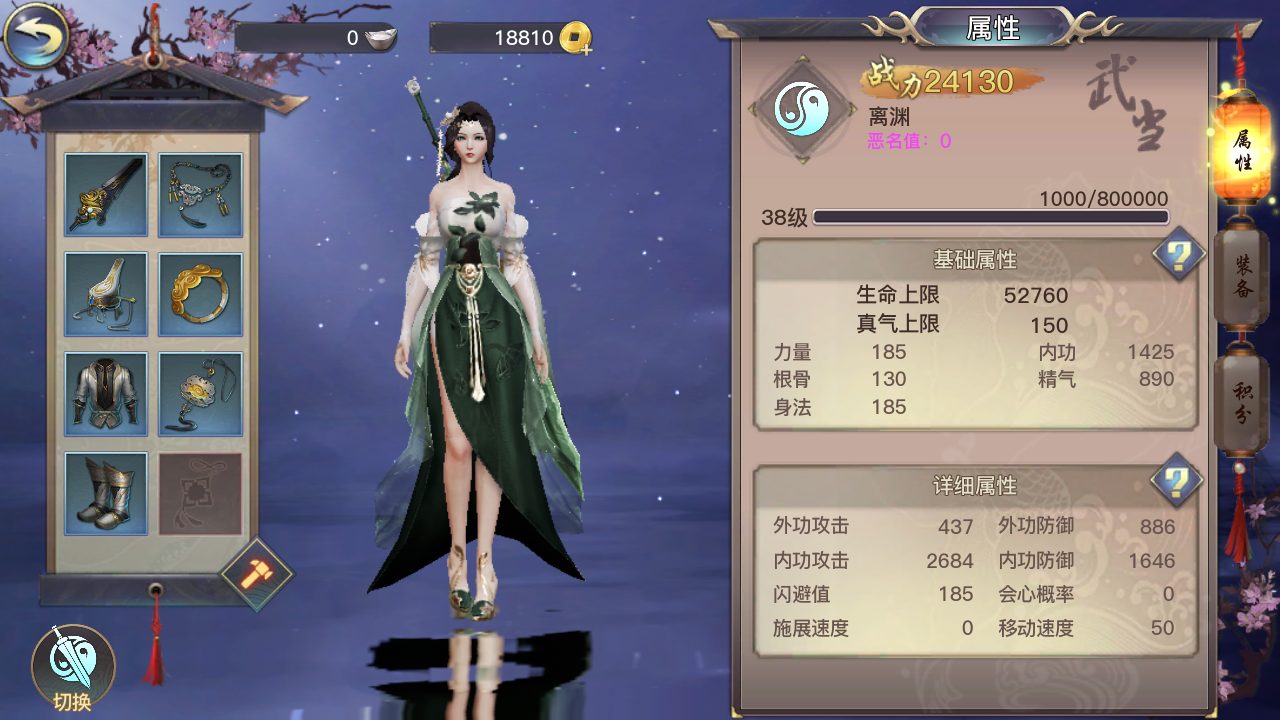The height and width of the screenshot is (720, 1280).
Task: Select the ring equipment slot
Action: tap(199, 293)
